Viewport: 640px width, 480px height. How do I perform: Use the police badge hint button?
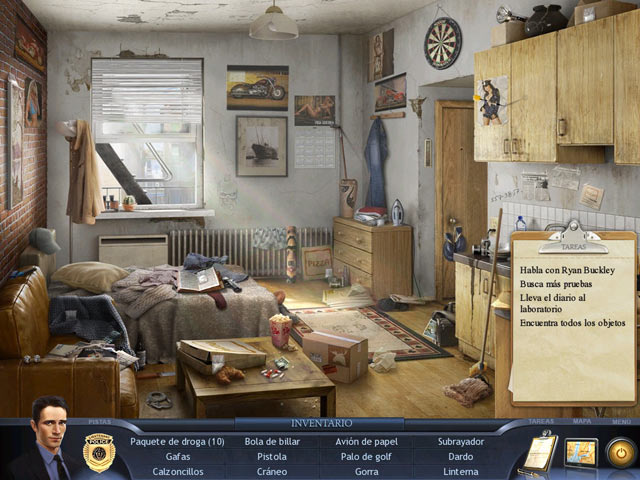tap(99, 451)
